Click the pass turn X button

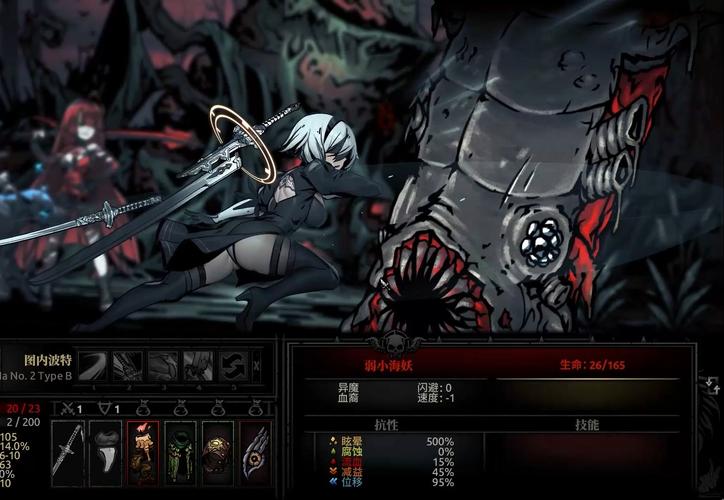click(257, 366)
